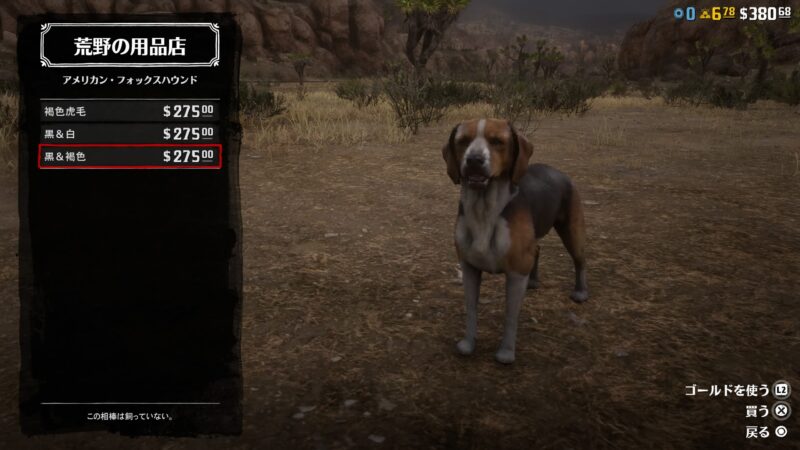Choose the 黒＆白 coat option

coord(128,133)
